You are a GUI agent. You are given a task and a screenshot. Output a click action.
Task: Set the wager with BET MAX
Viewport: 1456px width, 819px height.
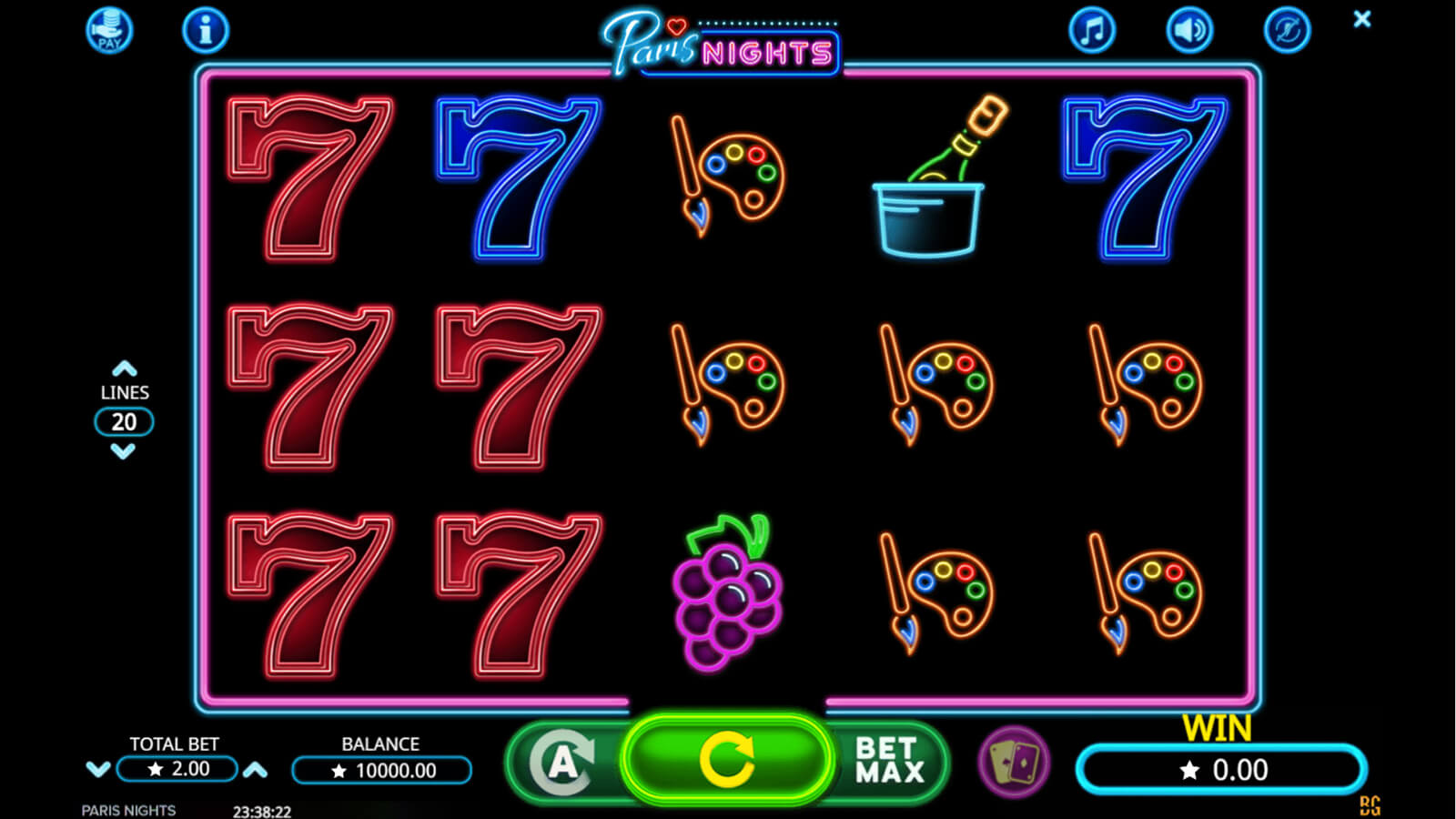(x=889, y=761)
